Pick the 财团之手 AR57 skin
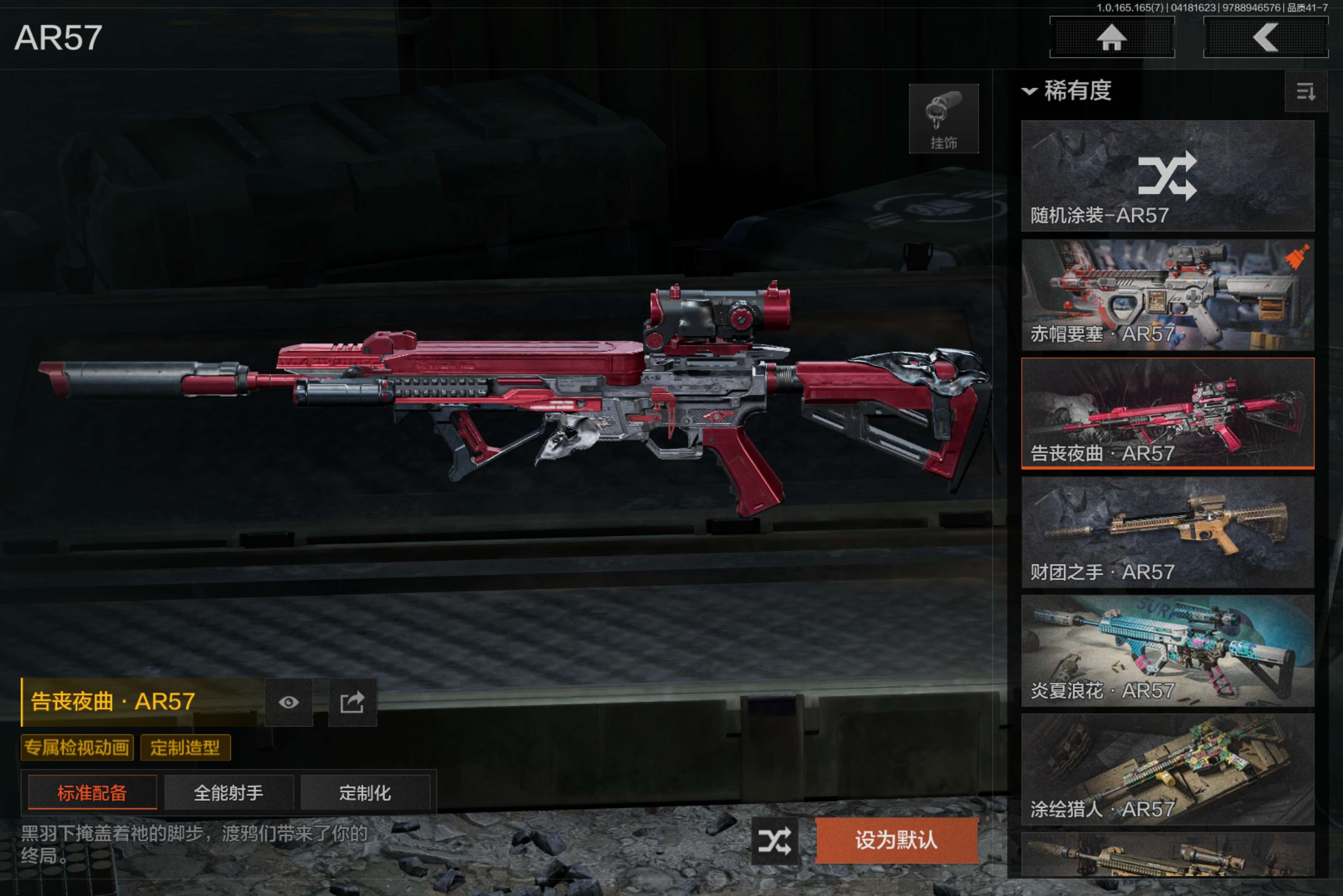The width and height of the screenshot is (1343, 896). point(1167,532)
